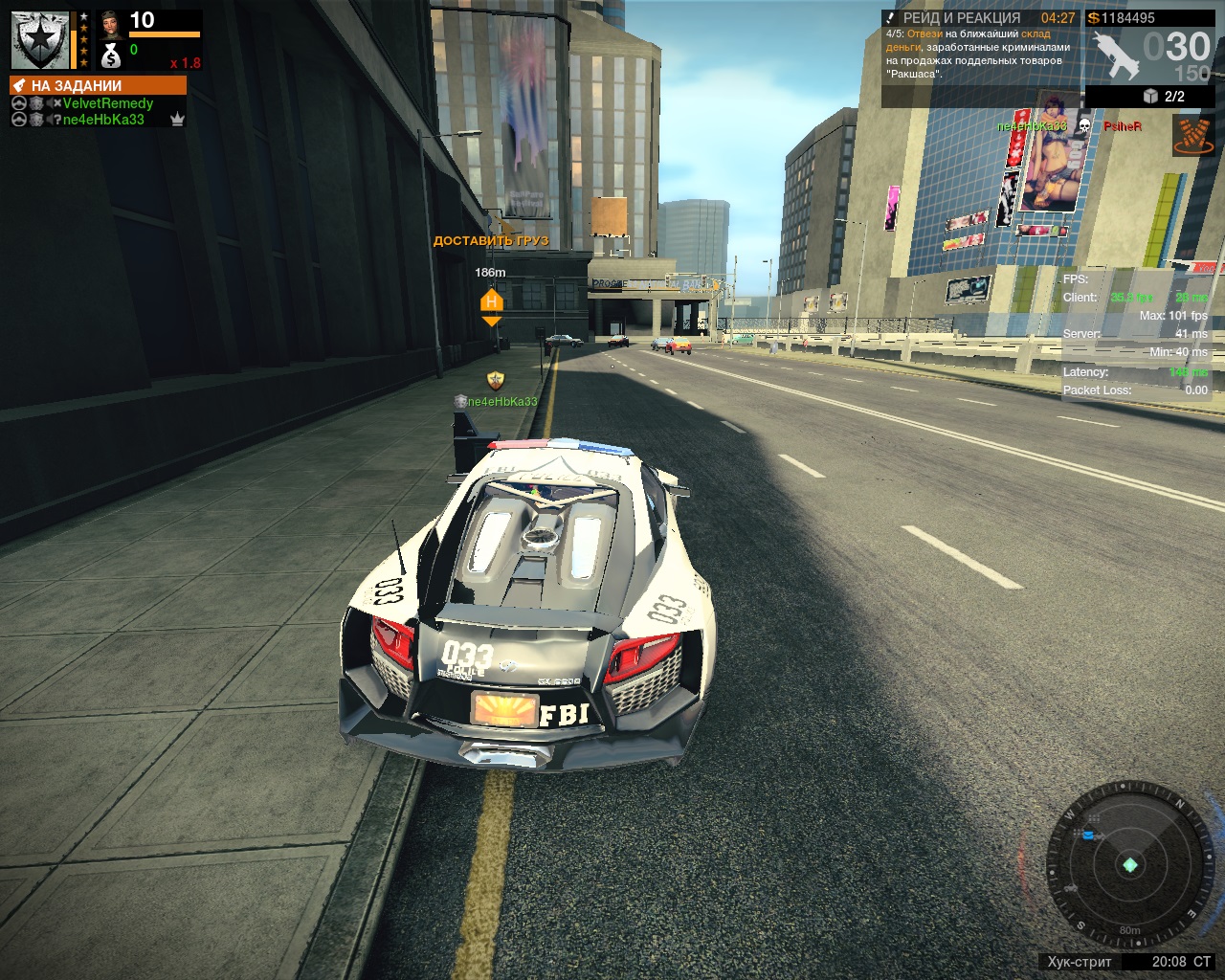Select the 2/2 carried item box
The image size is (1225, 980).
[x=1165, y=97]
